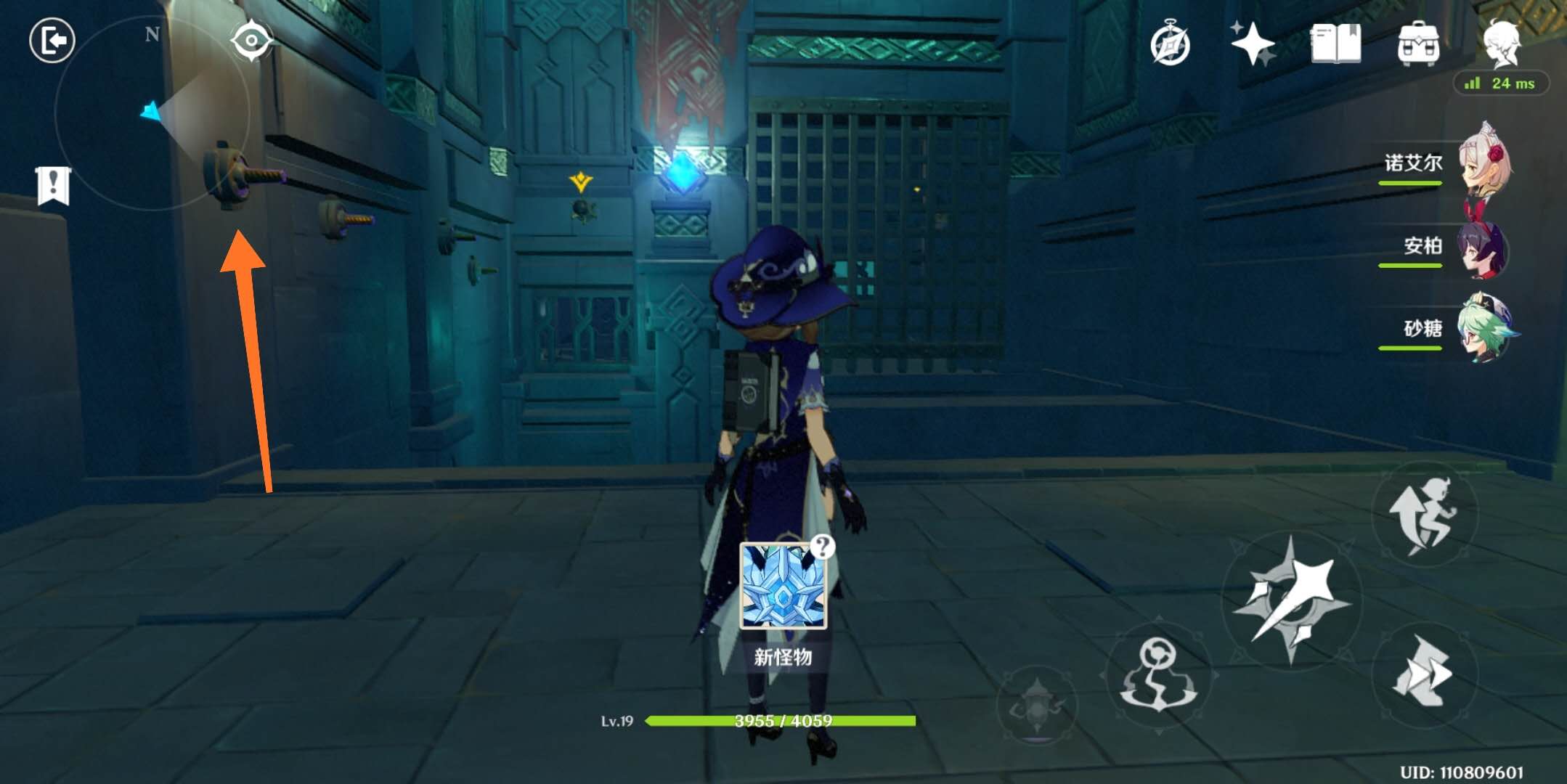Trigger the dimmed elemental burst button

tap(1037, 704)
